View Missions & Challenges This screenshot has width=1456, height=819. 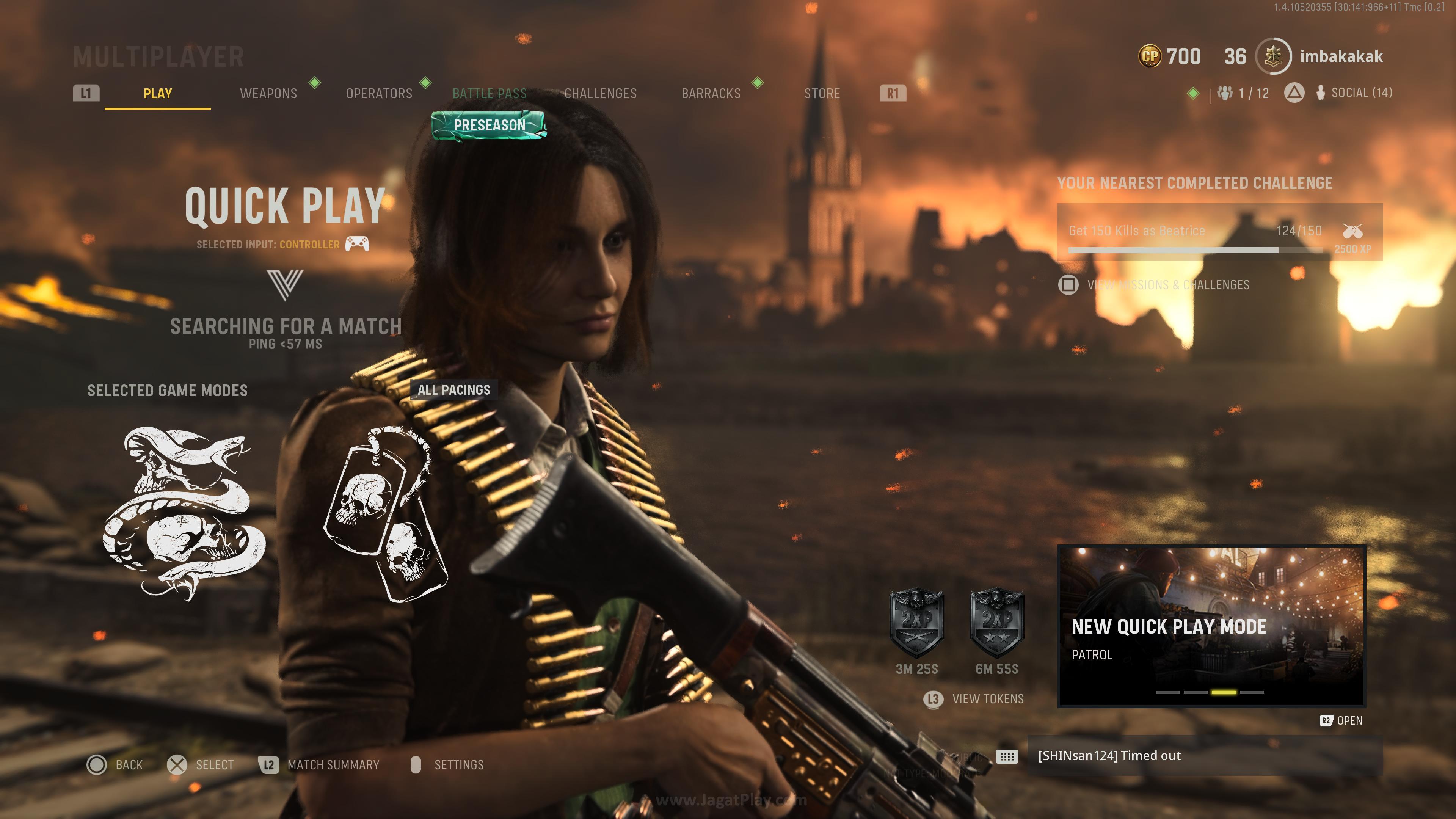pos(1167,285)
